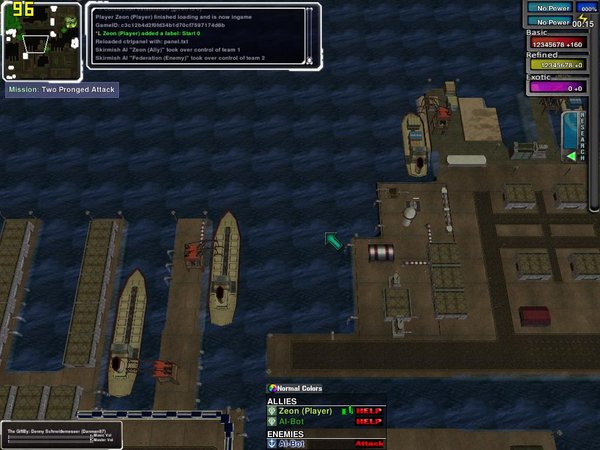
Task: Select the enemy AI-Bot entry
Action: coord(292,443)
